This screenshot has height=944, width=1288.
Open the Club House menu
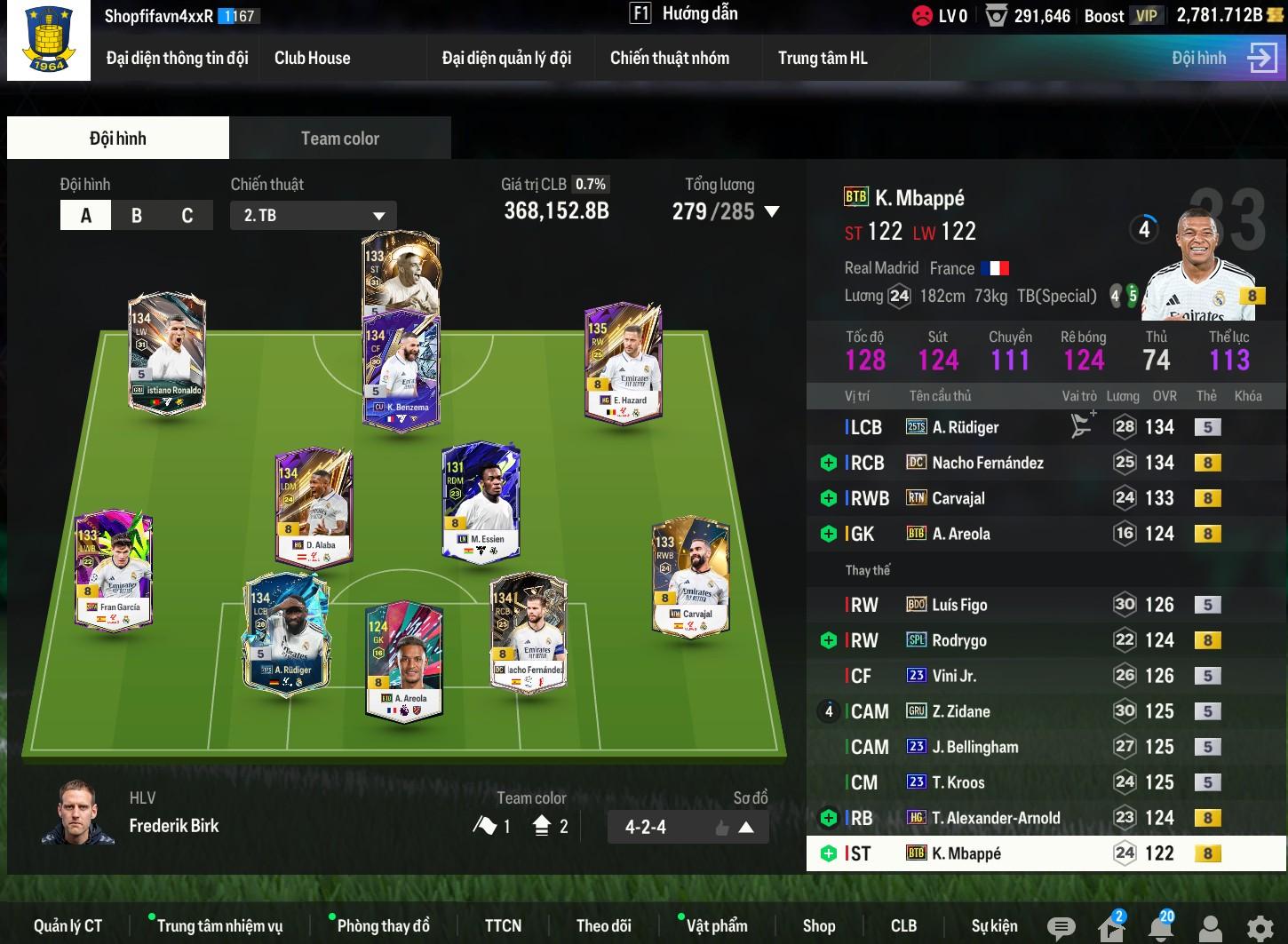click(x=312, y=59)
